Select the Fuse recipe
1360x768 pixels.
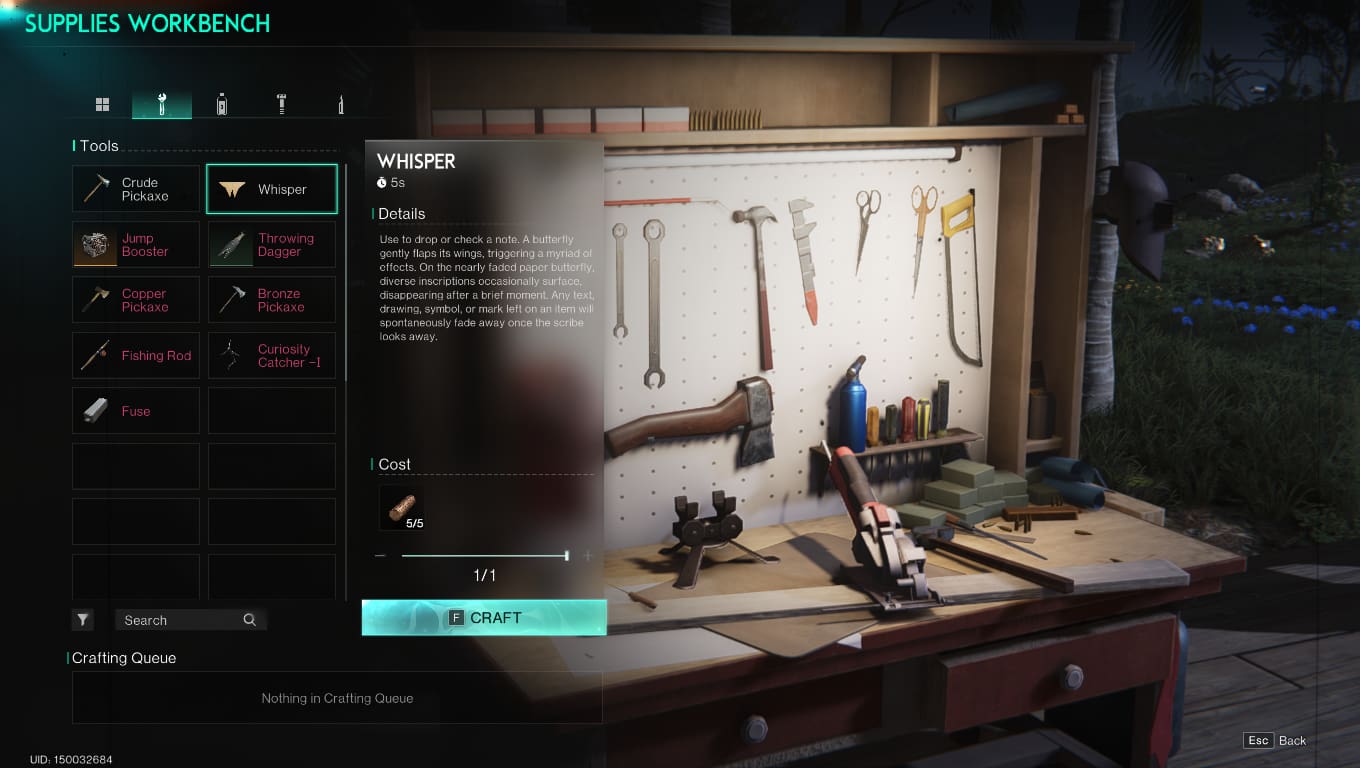[x=136, y=411]
